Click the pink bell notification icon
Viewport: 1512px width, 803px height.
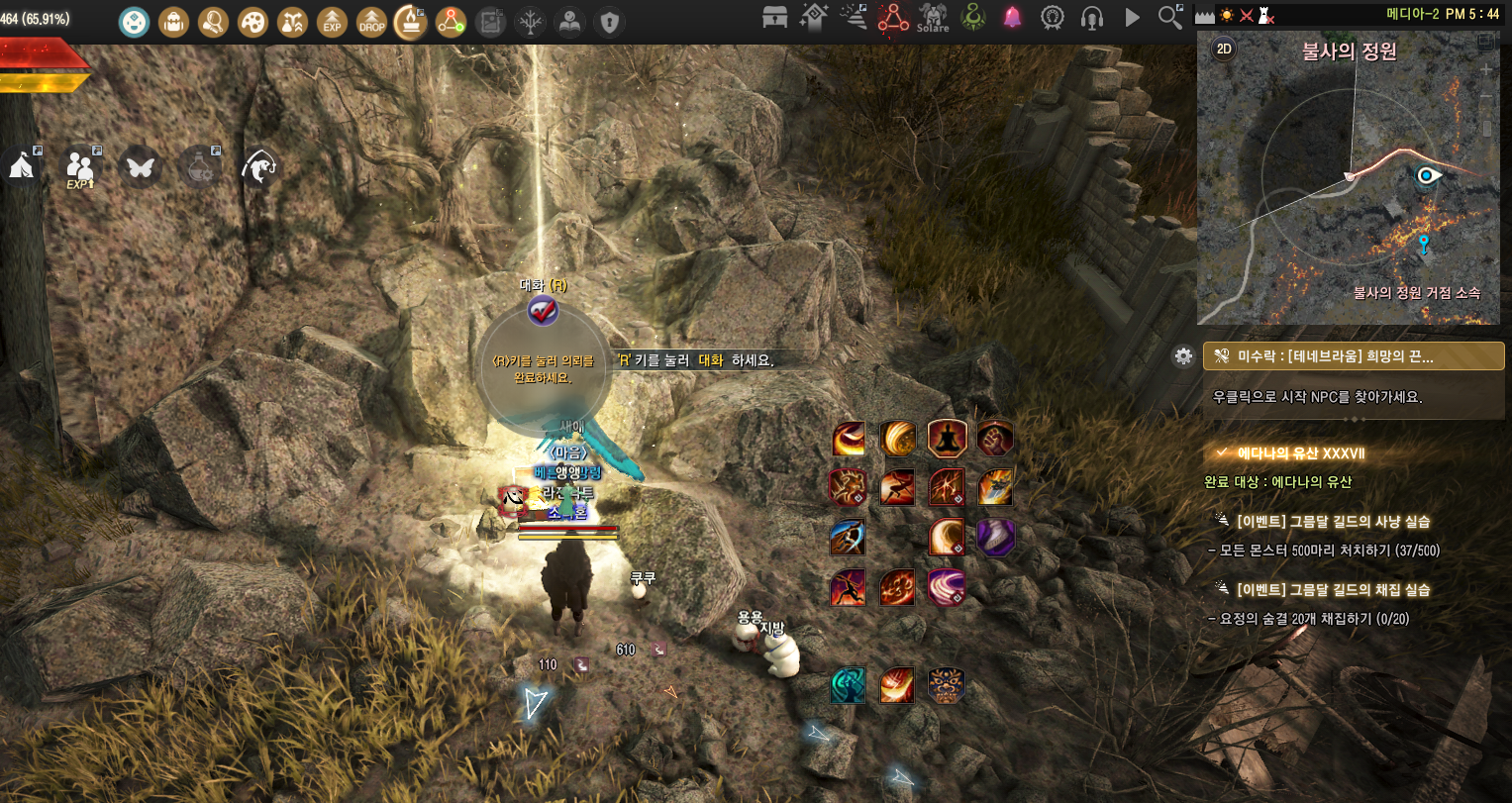(x=1012, y=17)
